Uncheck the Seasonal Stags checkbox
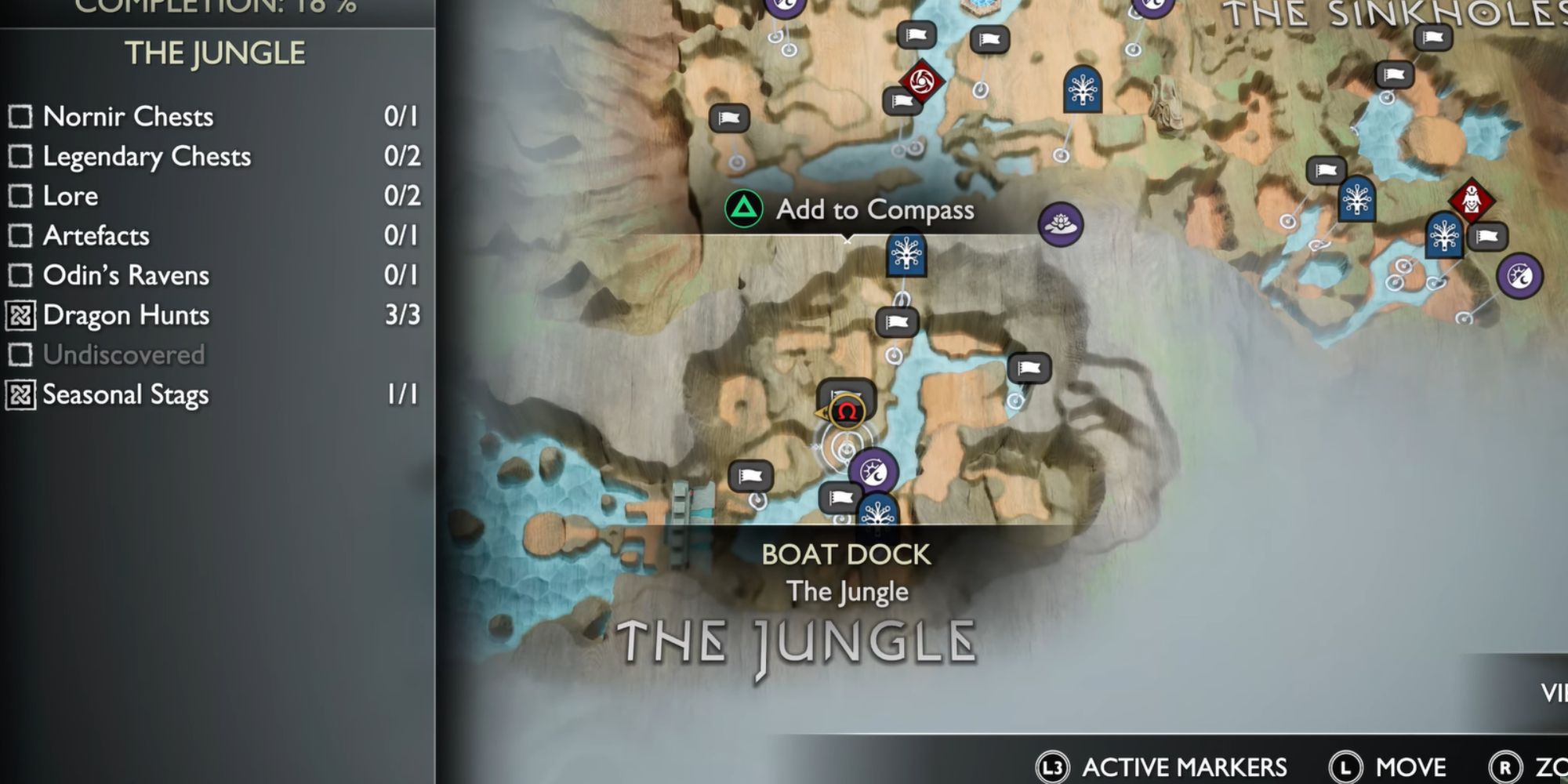 (x=20, y=394)
